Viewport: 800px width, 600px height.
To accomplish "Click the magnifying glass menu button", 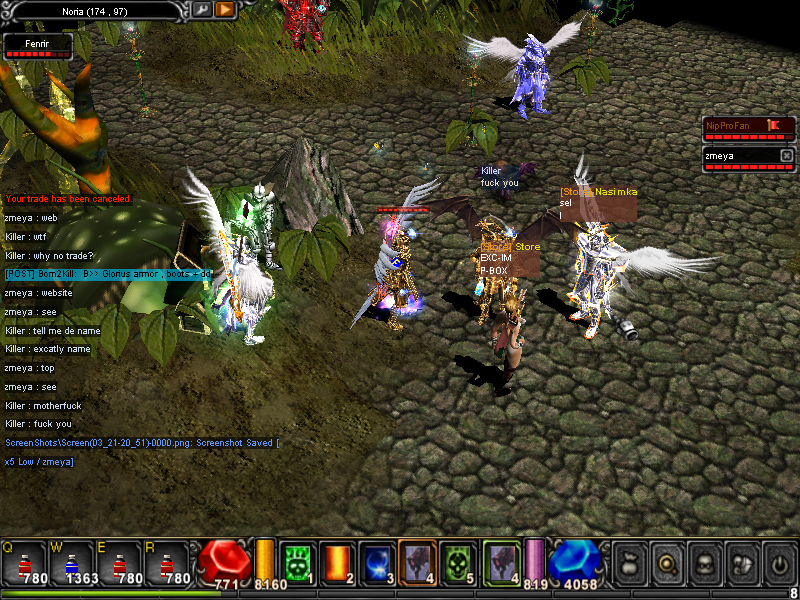I will [667, 562].
